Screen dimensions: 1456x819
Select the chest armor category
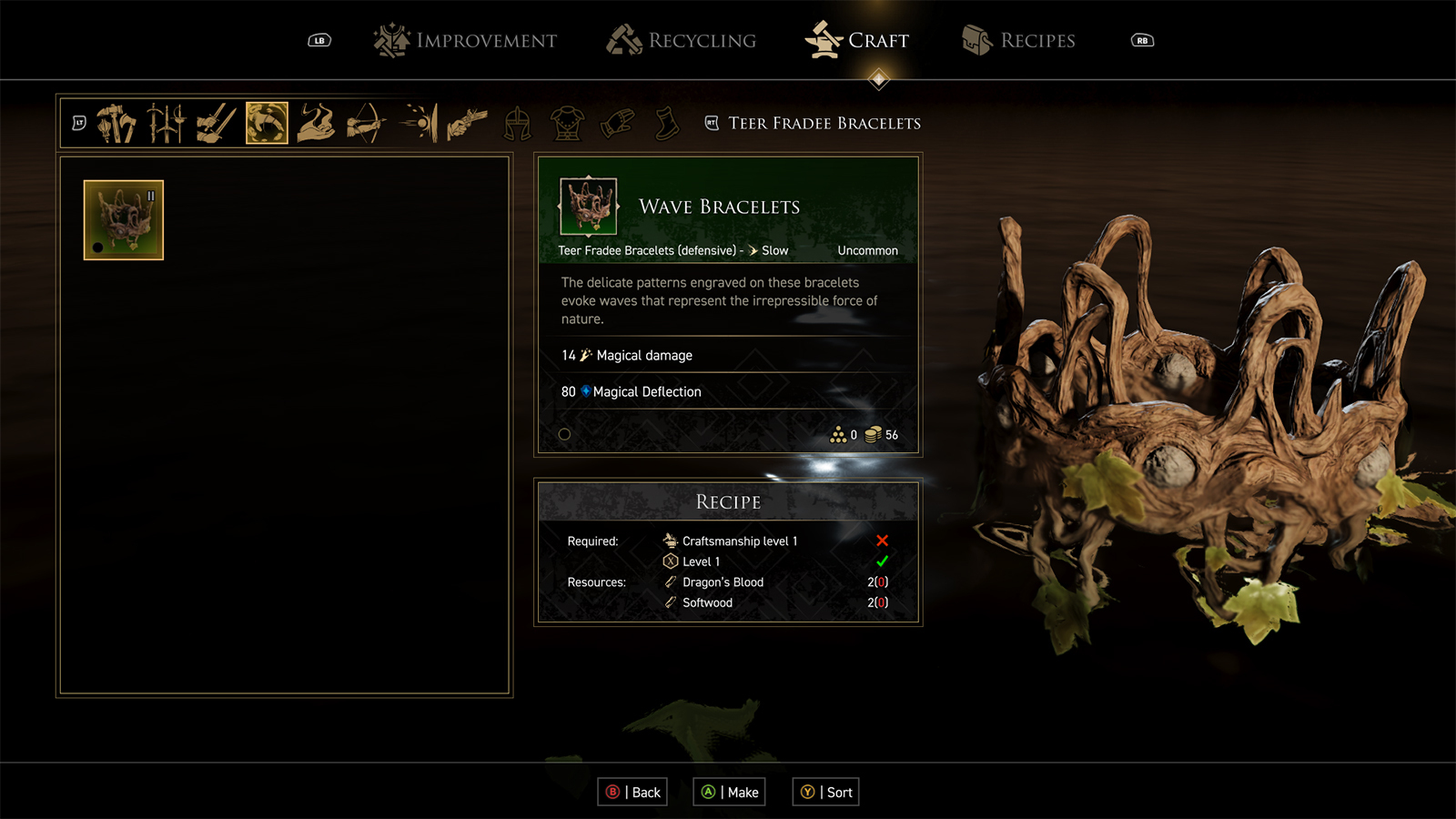pyautogui.click(x=567, y=124)
